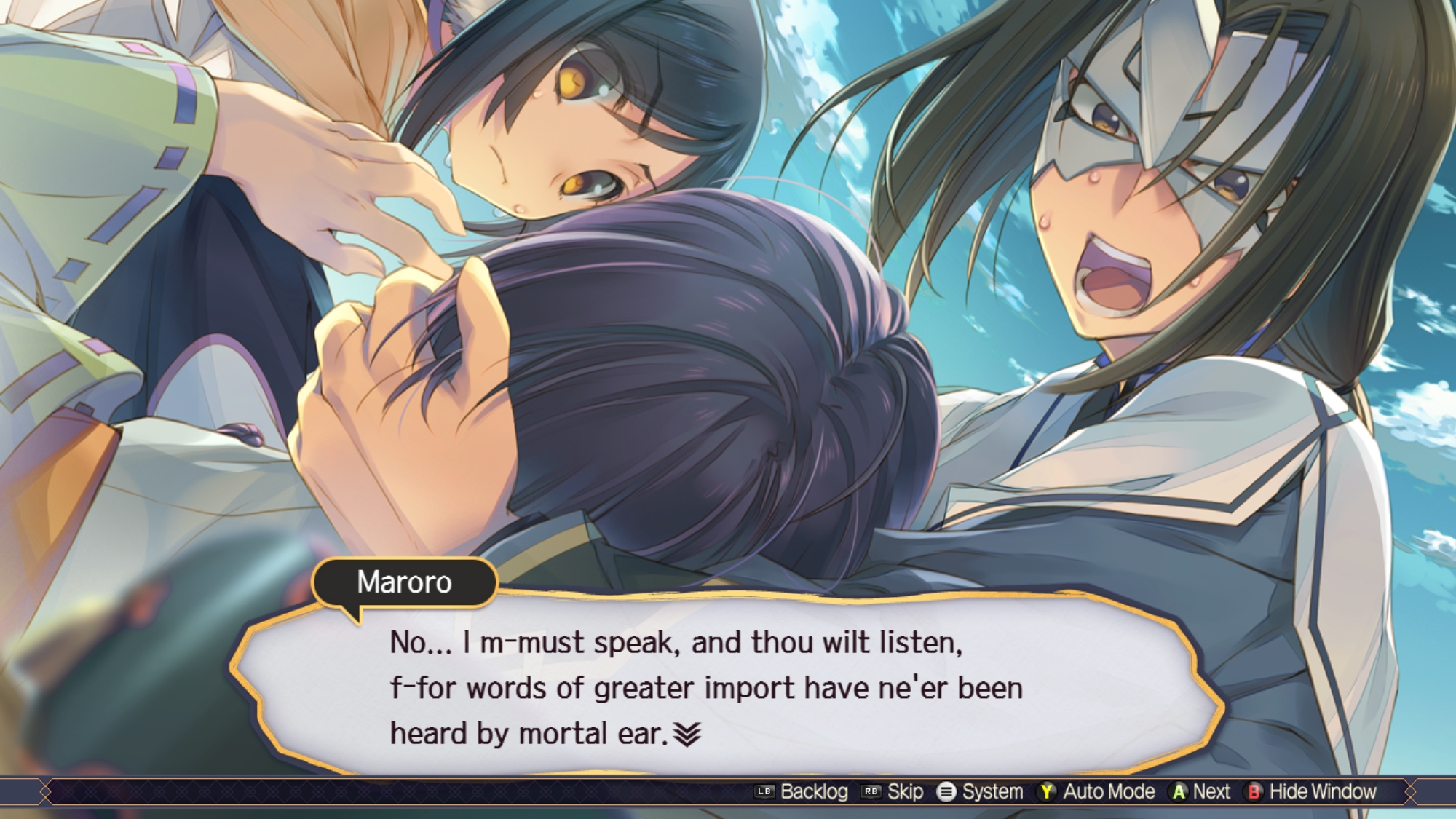Hide the dialogue window
Image resolution: width=1456 pixels, height=819 pixels.
coord(1312,791)
